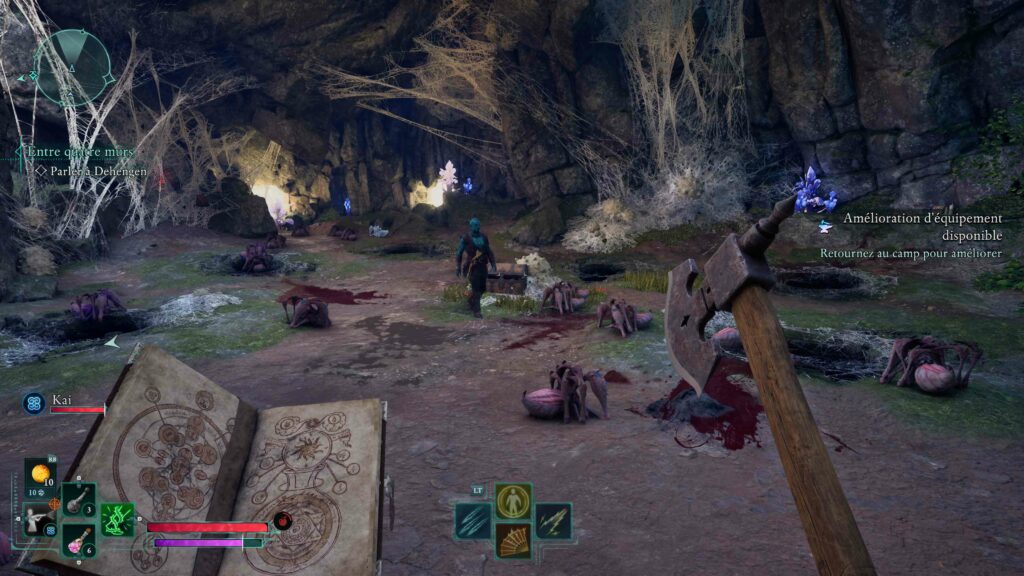This screenshot has width=1024, height=576.
Task: Cast the fan-shaped spell ability
Action: tap(513, 541)
